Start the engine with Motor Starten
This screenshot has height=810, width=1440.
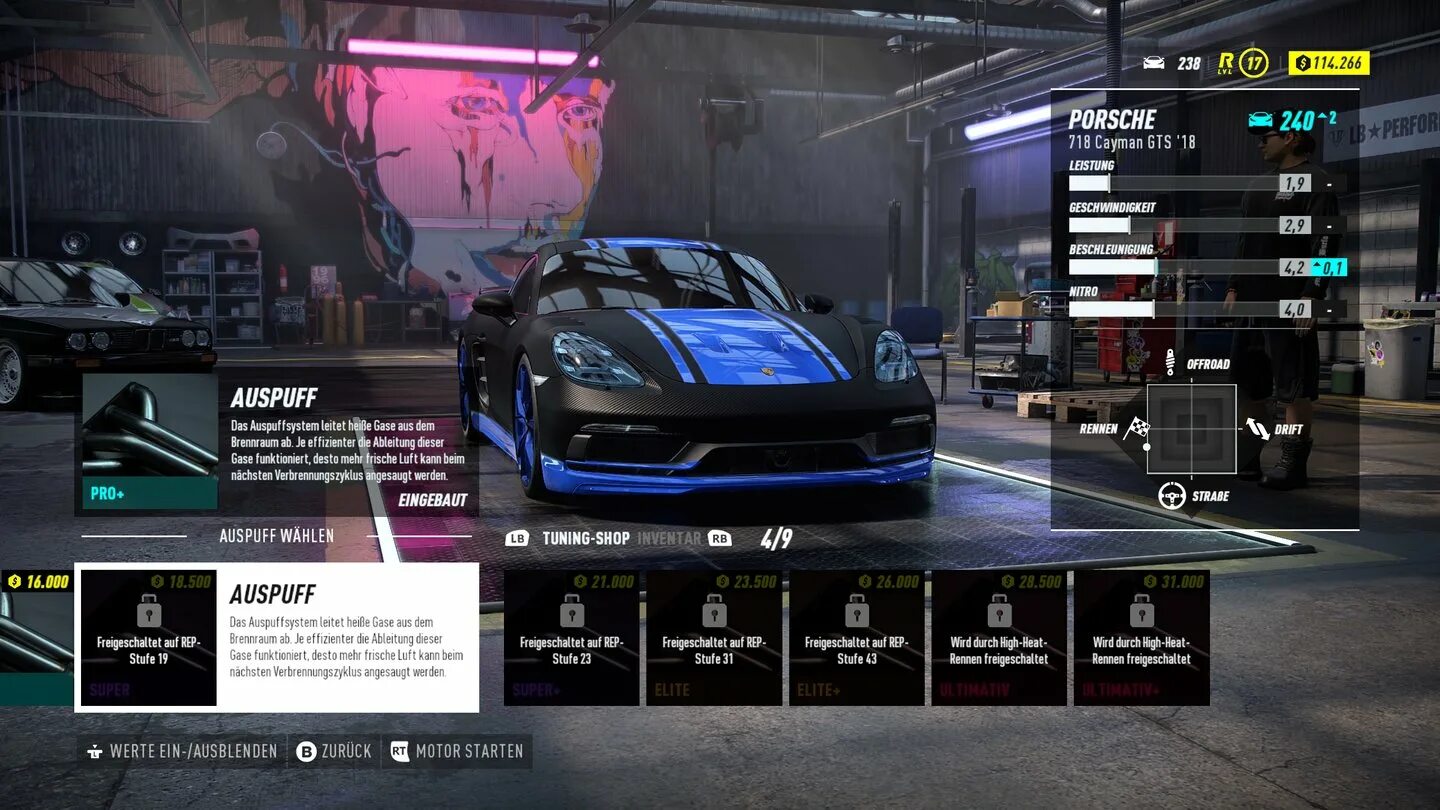pos(457,751)
